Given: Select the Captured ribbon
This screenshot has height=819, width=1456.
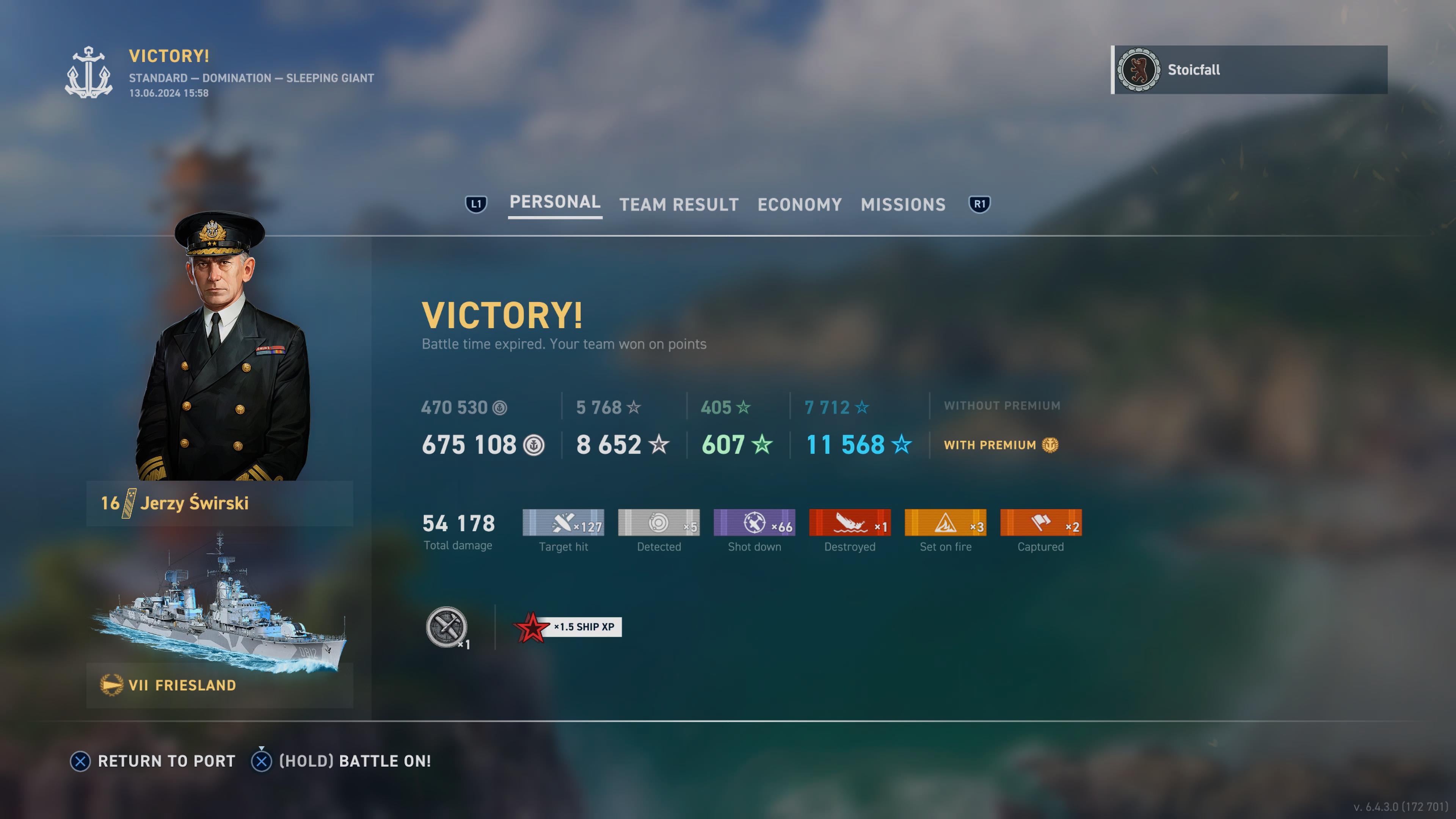Looking at the screenshot, I should click(1040, 523).
